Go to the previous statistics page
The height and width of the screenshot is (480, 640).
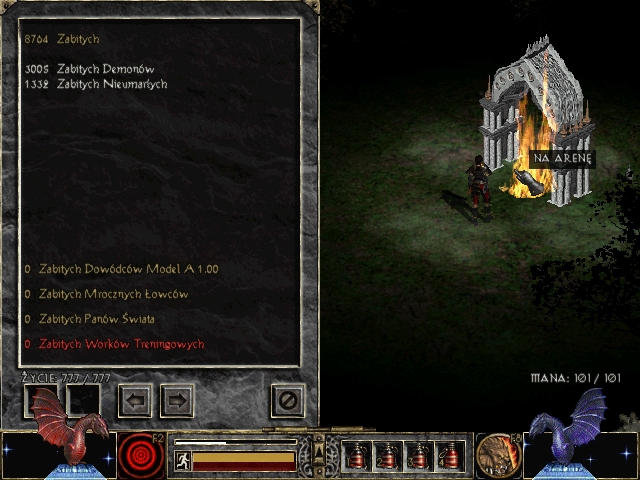click(135, 401)
